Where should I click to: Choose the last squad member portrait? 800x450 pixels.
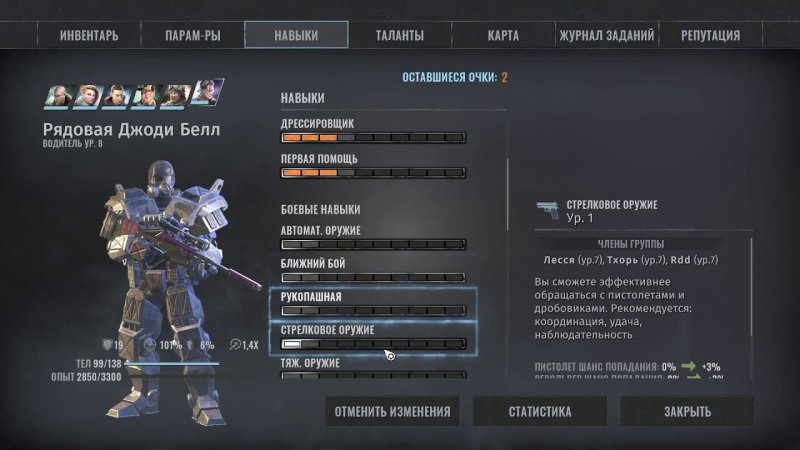point(208,93)
